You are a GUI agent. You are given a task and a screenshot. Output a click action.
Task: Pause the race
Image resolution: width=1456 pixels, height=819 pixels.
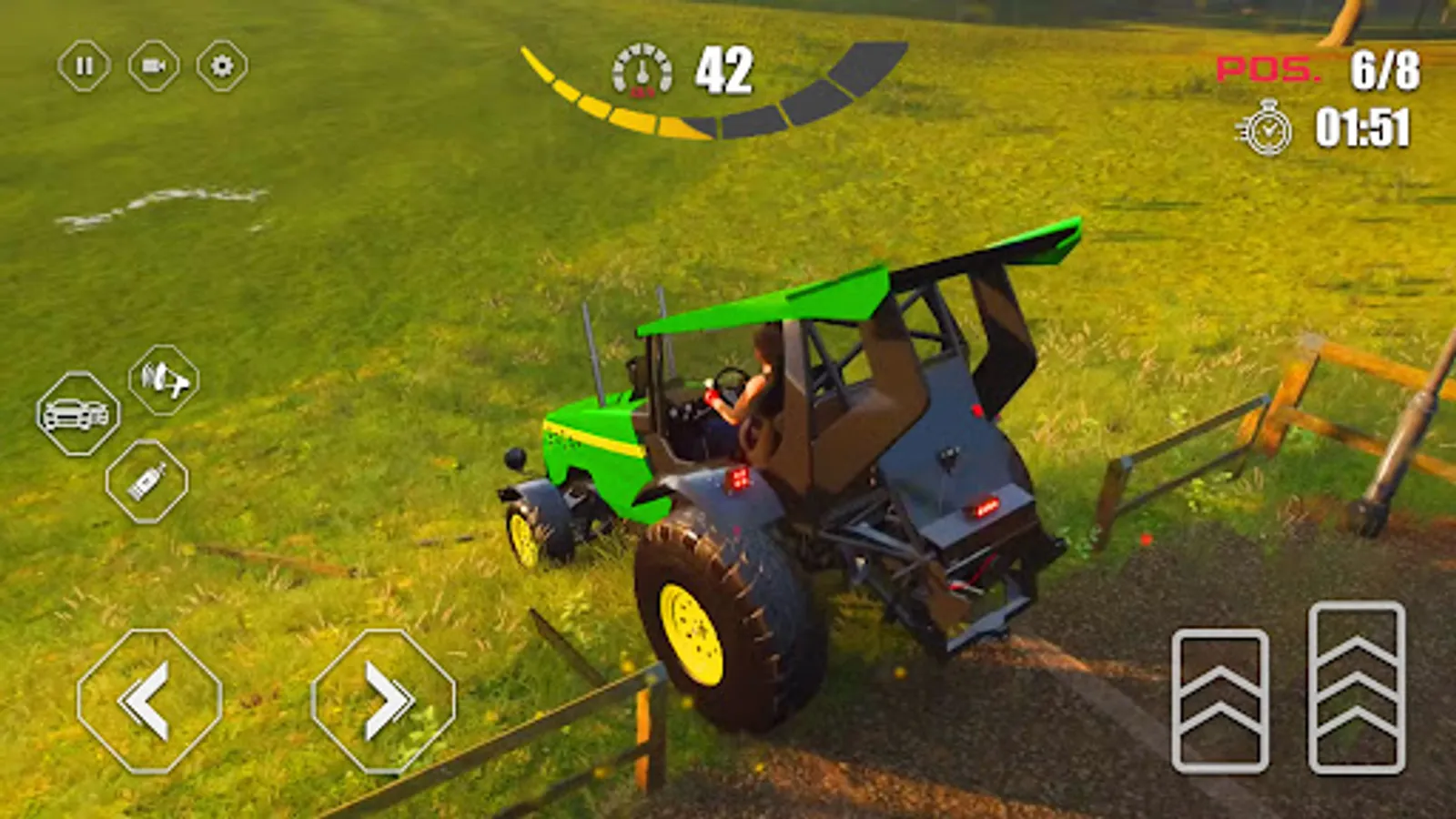click(x=85, y=66)
